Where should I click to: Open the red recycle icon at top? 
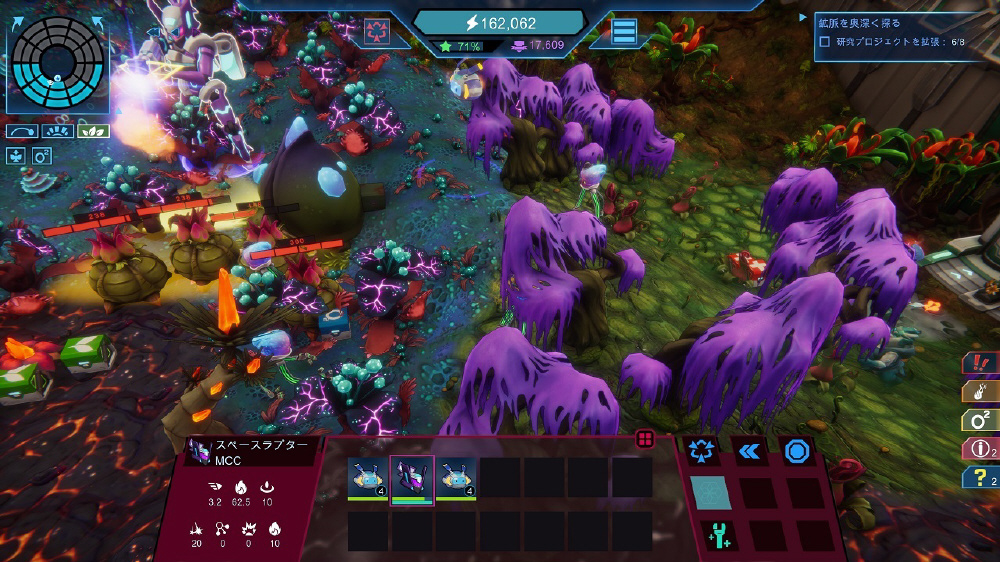pos(377,30)
